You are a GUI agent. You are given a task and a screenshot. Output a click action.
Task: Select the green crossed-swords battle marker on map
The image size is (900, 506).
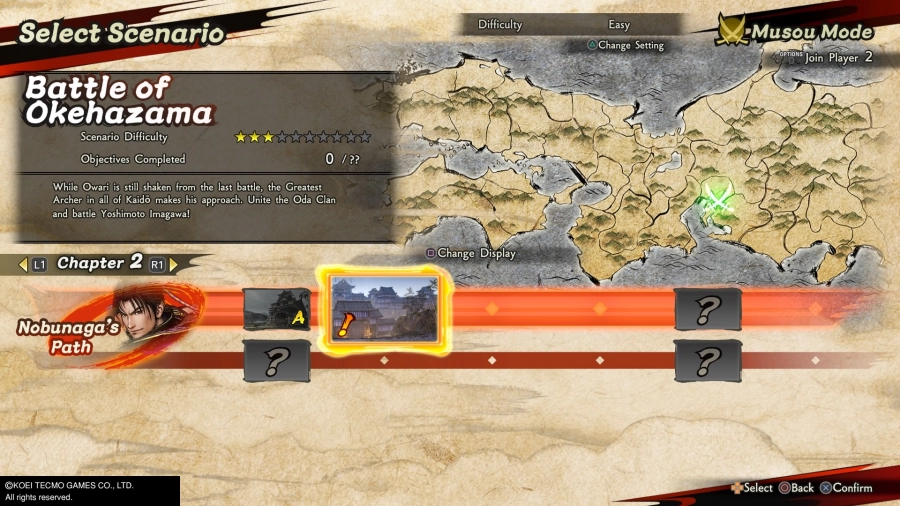(717, 198)
